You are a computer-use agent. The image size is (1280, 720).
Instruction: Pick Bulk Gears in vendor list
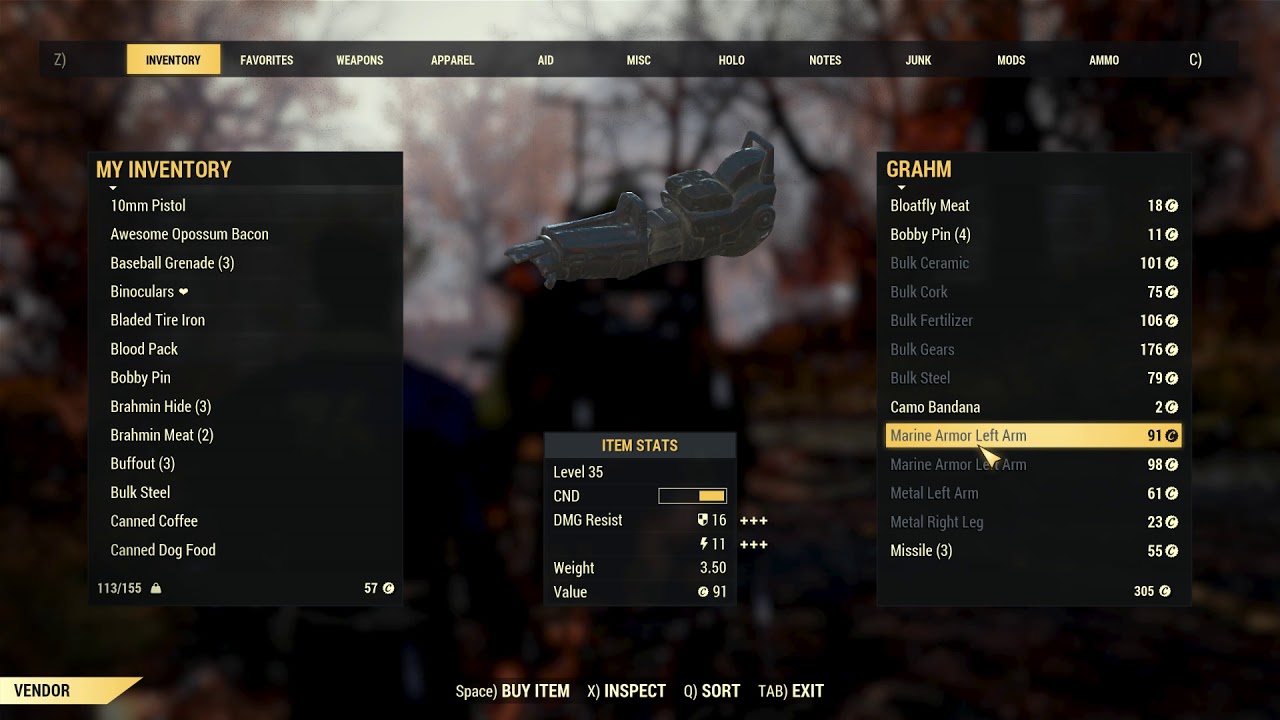(922, 349)
